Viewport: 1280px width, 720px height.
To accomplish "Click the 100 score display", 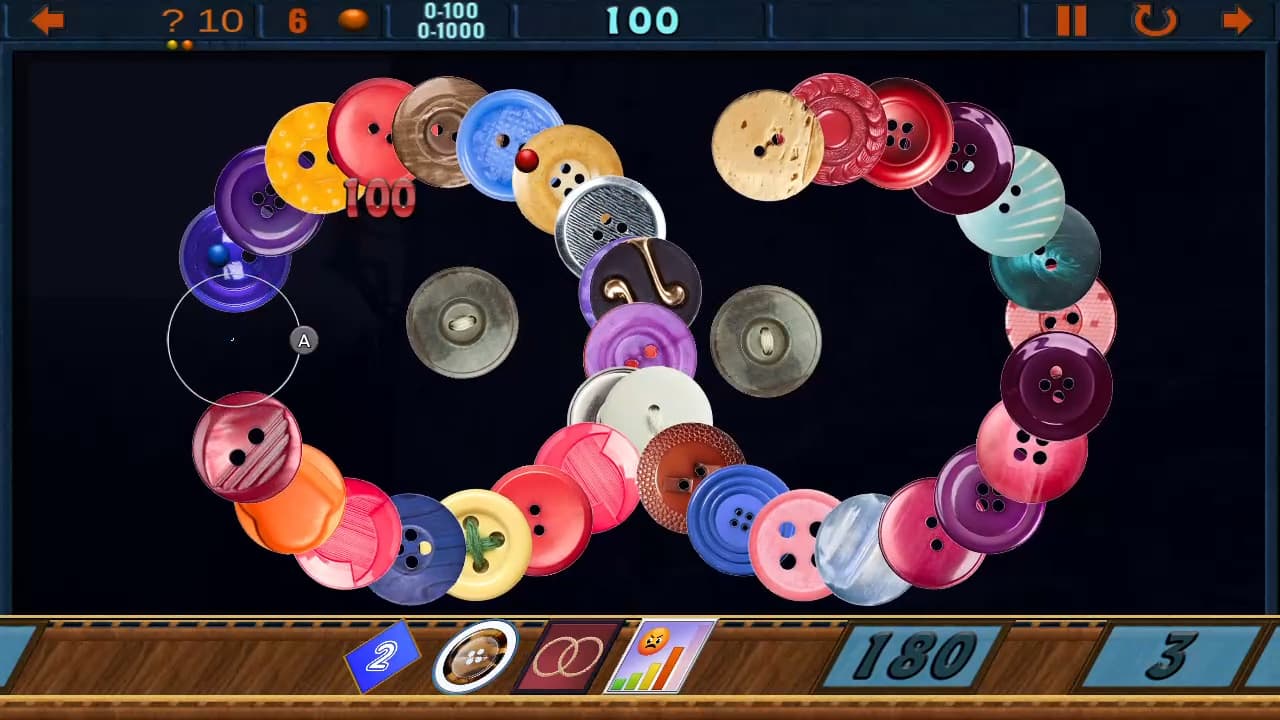I will (x=640, y=19).
